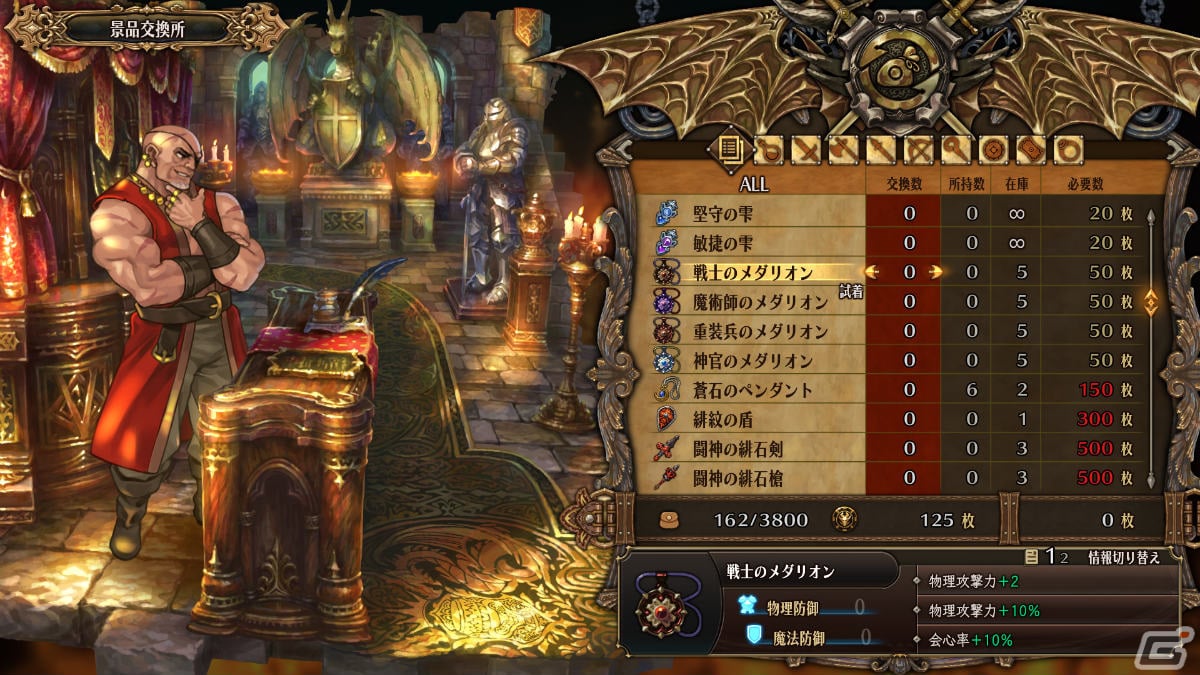Increase exchange count for 戦士のメダリオン
Screen dimensions: 1200x675
click(x=936, y=272)
